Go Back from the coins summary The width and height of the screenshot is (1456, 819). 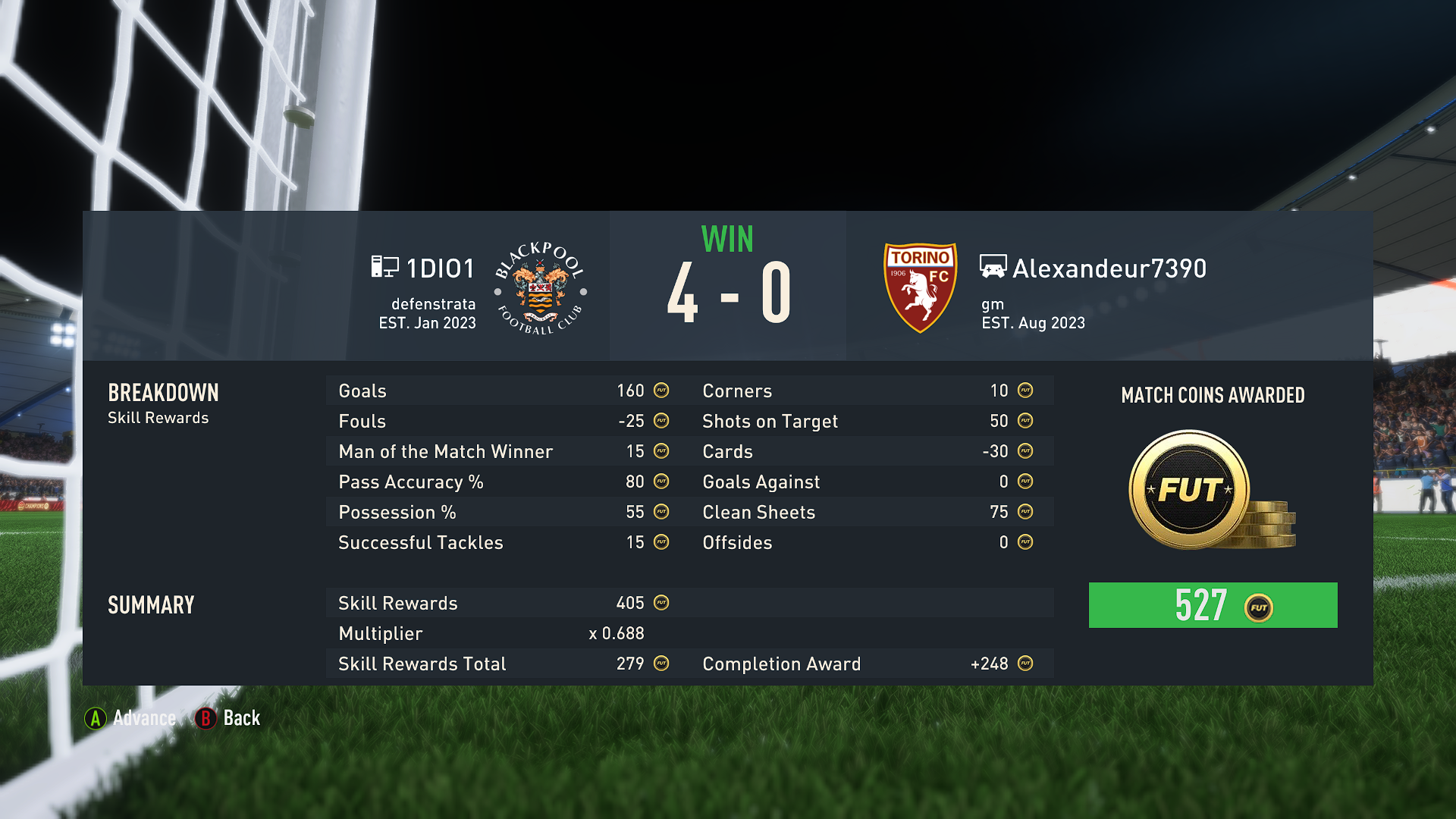click(x=227, y=718)
